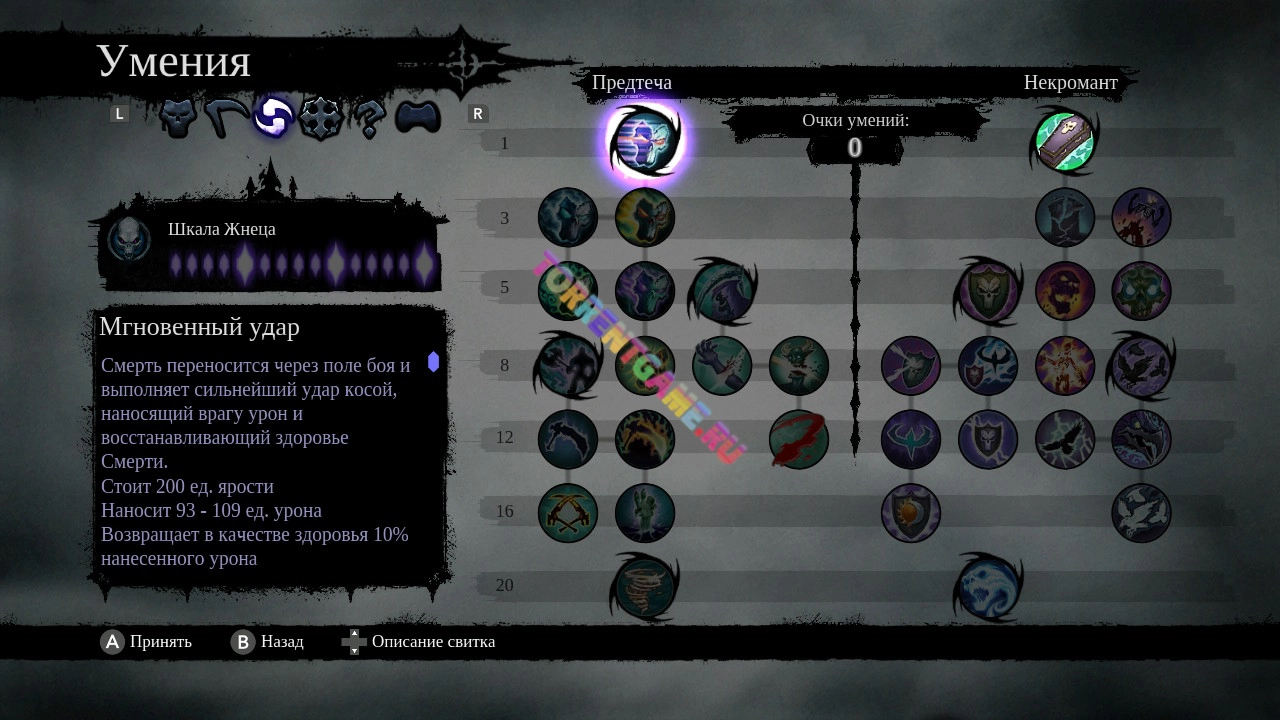Select the whirlwind tornado skill
This screenshot has width=1280, height=720.
click(x=645, y=586)
